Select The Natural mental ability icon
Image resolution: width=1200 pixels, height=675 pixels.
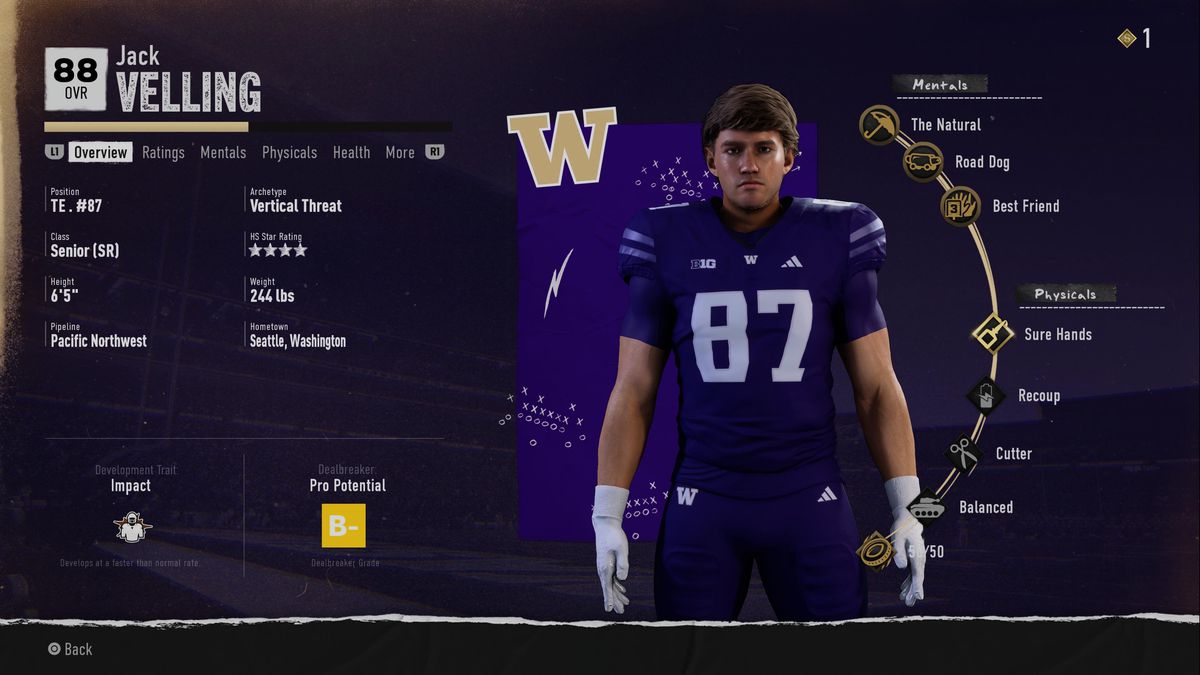pyautogui.click(x=879, y=125)
